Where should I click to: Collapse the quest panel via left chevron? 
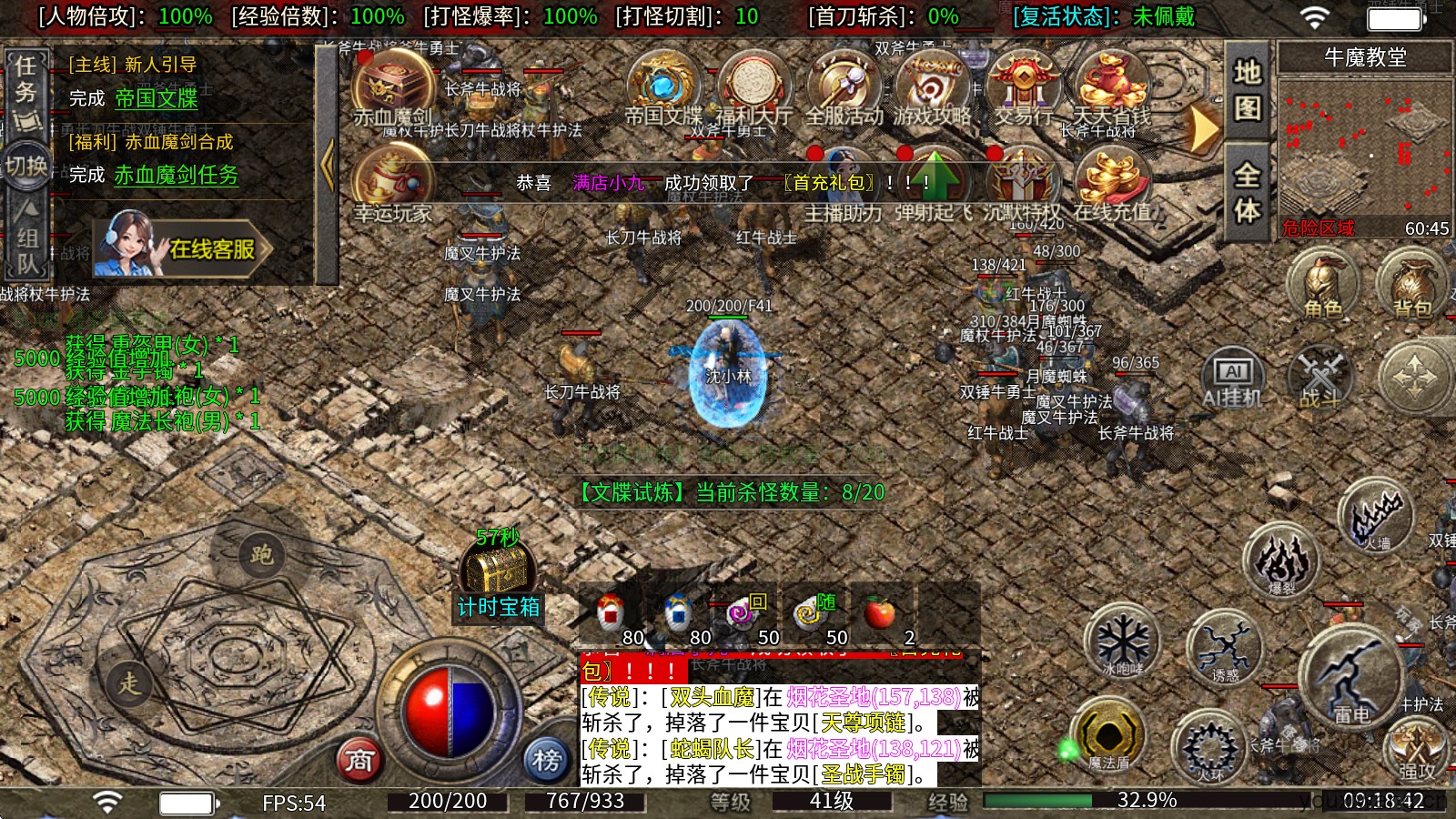coord(328,164)
